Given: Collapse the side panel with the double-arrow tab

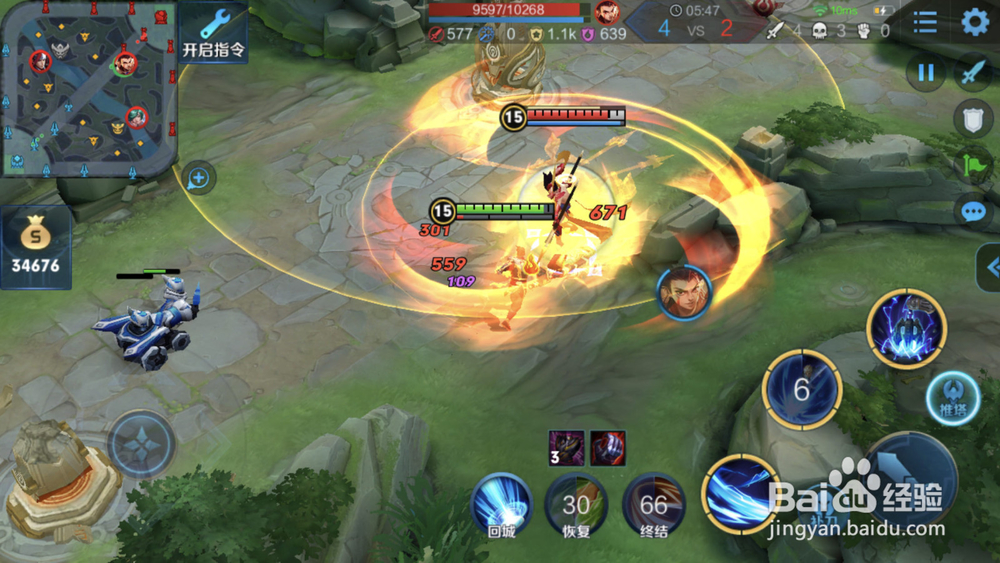Looking at the screenshot, I should tap(990, 267).
